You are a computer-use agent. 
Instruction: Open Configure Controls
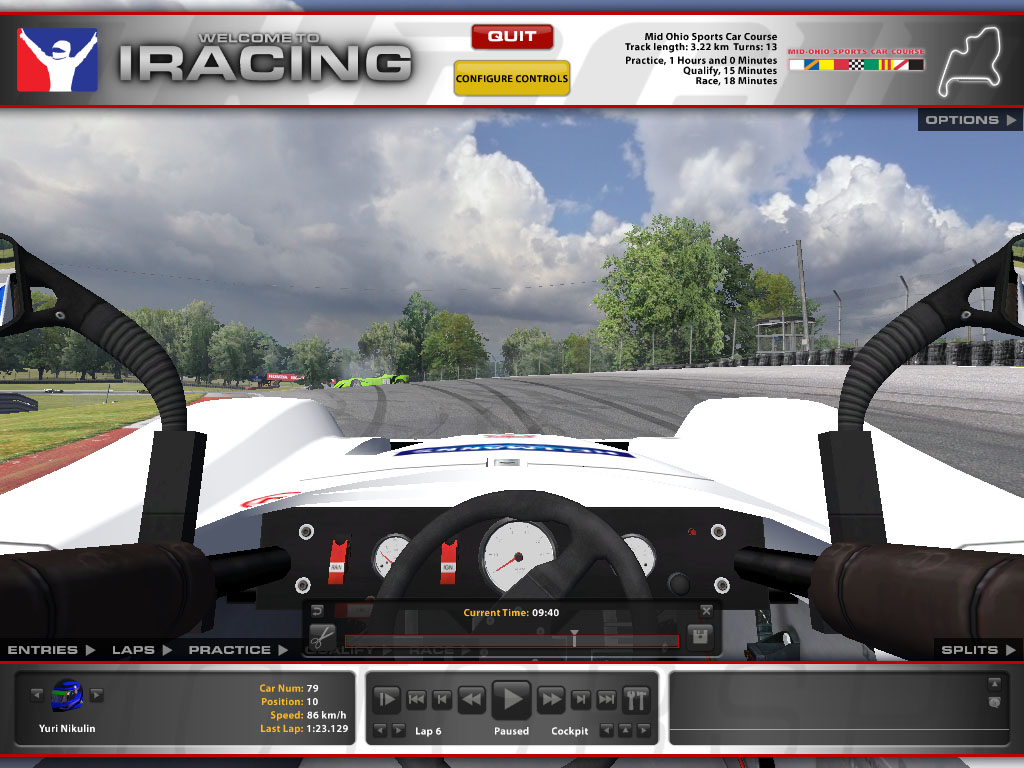pos(512,79)
